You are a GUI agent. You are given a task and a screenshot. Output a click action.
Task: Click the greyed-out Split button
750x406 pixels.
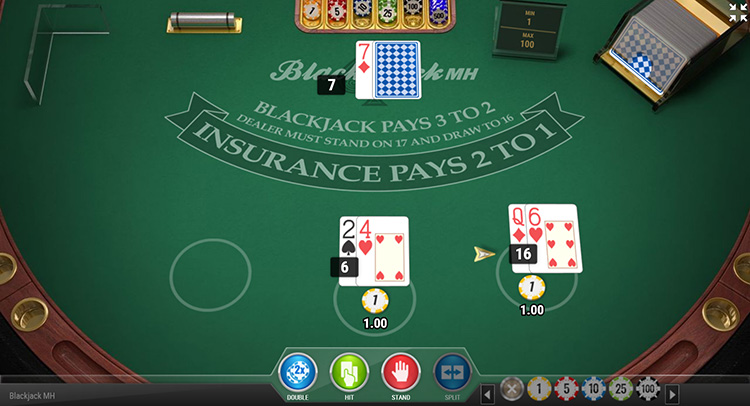(x=452, y=372)
